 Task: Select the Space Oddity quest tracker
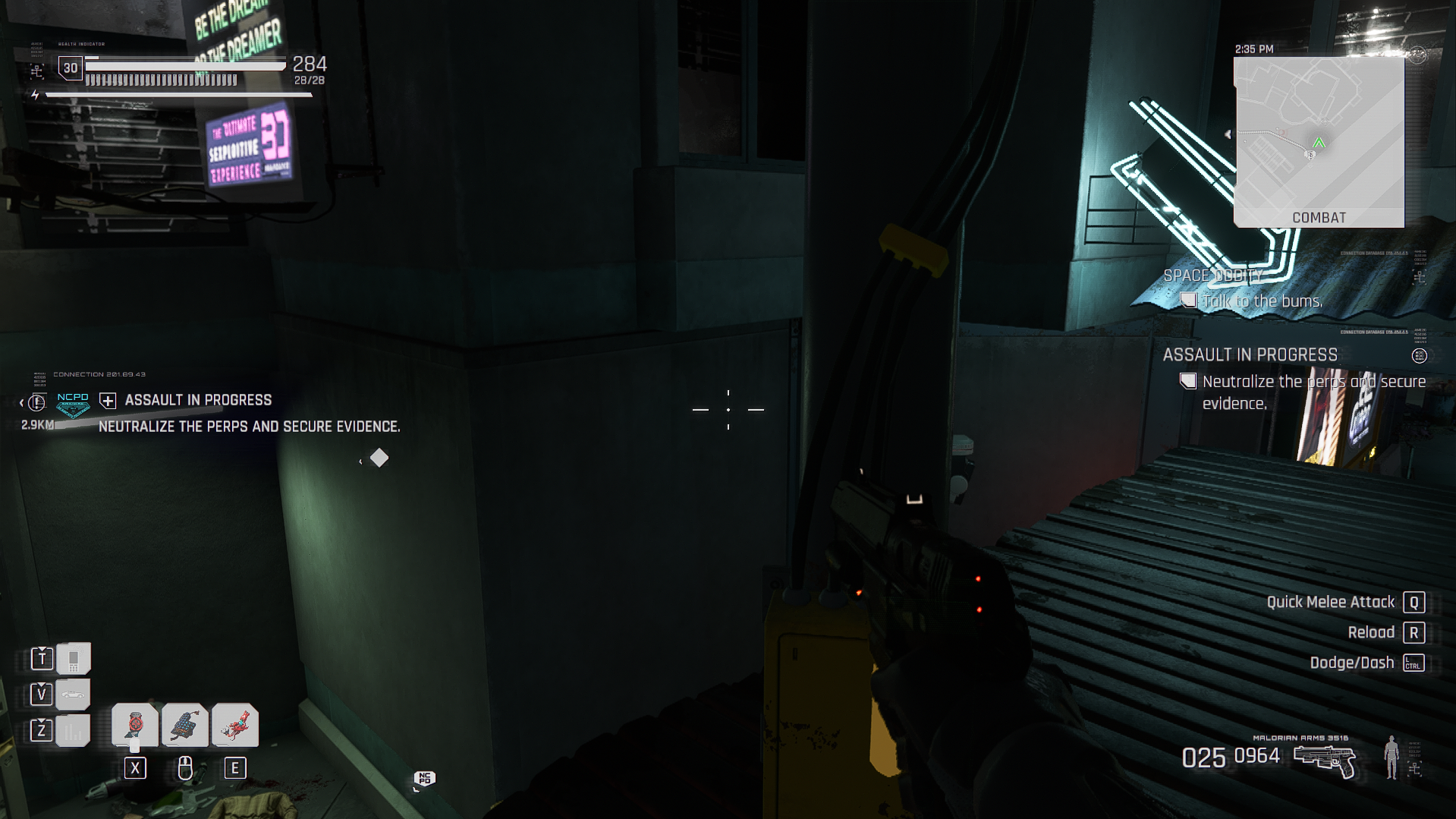(1212, 276)
